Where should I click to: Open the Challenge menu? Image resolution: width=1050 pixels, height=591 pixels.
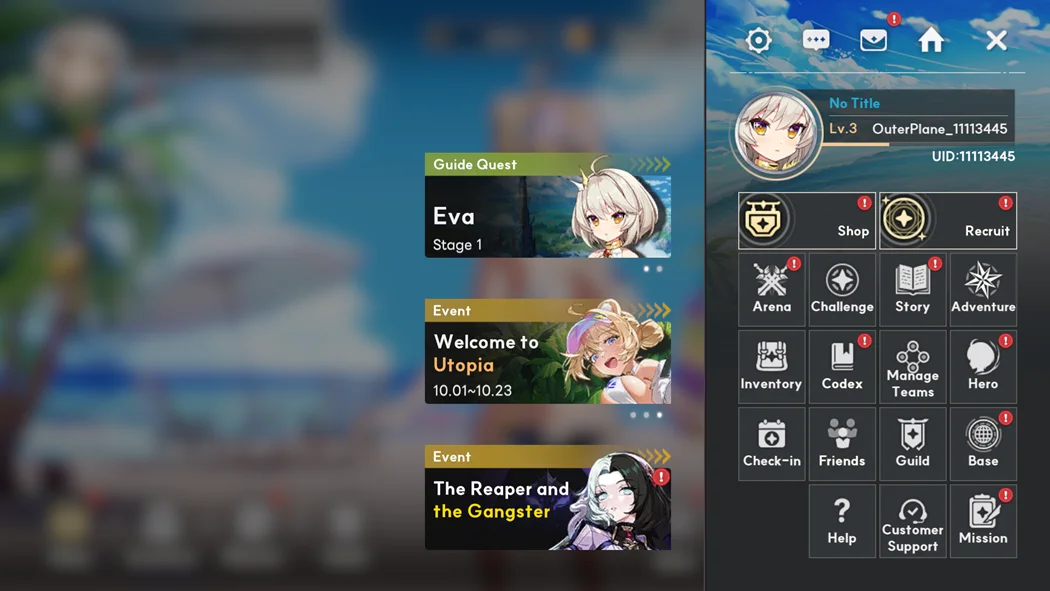pos(842,289)
